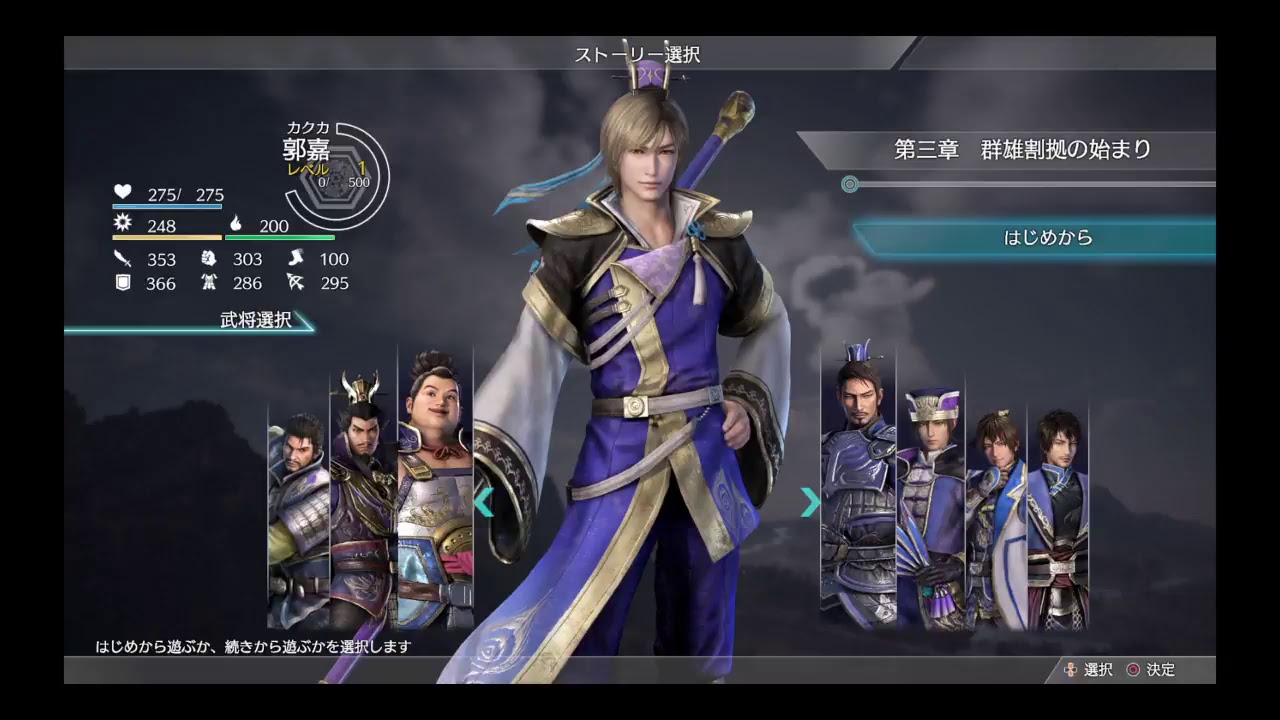This screenshot has width=1280, height=720.
Task: Select the left arrow to view previous officers
Action: (487, 502)
